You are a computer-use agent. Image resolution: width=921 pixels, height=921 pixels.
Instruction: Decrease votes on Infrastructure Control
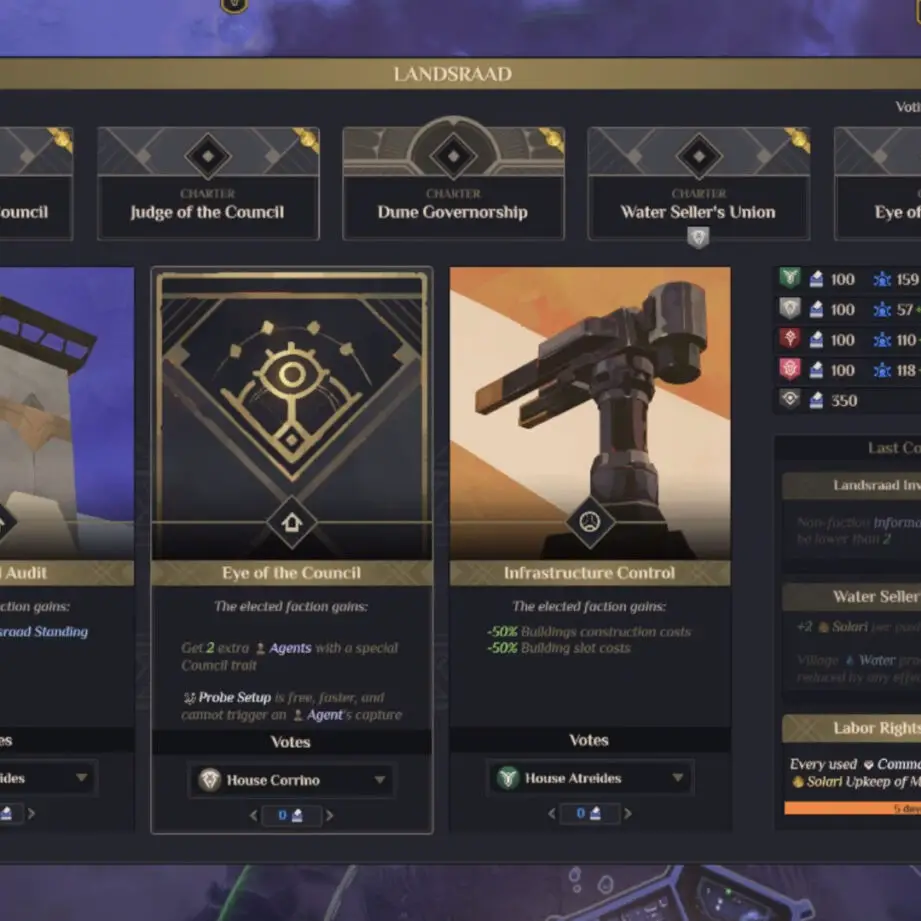[551, 814]
